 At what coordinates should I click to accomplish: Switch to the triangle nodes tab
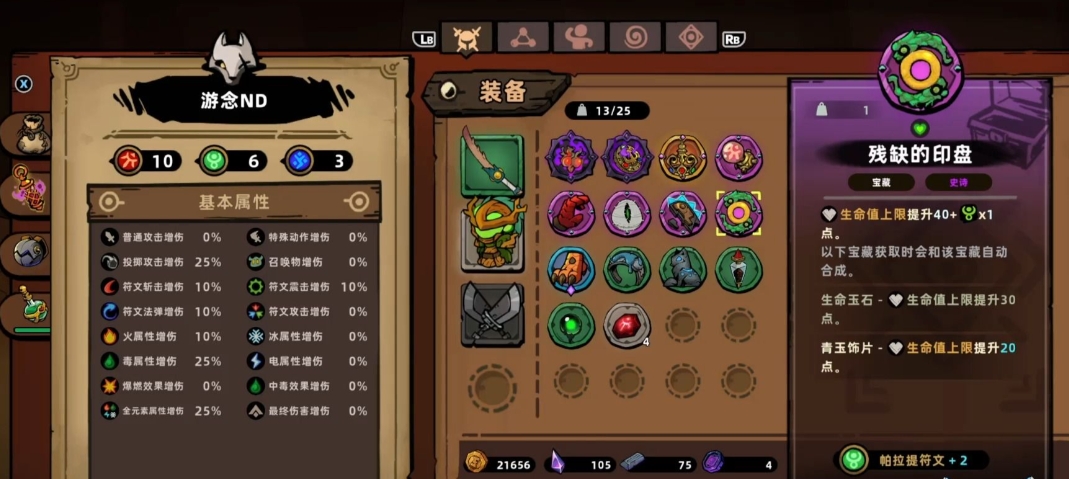522,38
